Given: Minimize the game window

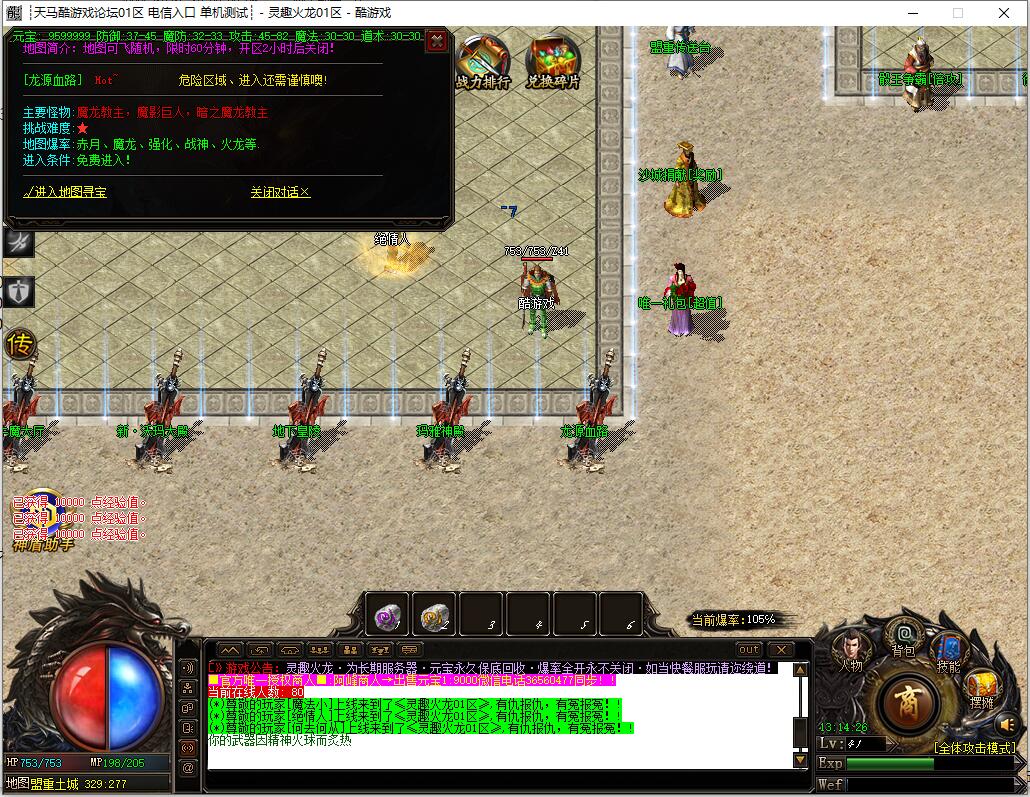Looking at the screenshot, I should point(911,13).
